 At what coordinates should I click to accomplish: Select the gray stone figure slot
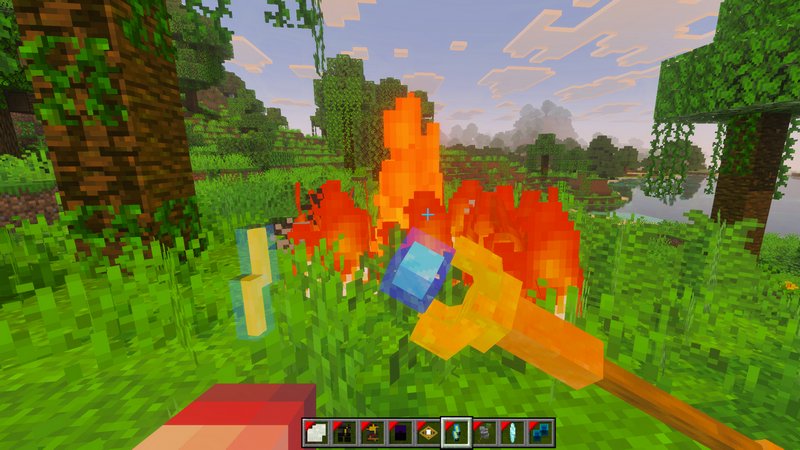pos(484,433)
